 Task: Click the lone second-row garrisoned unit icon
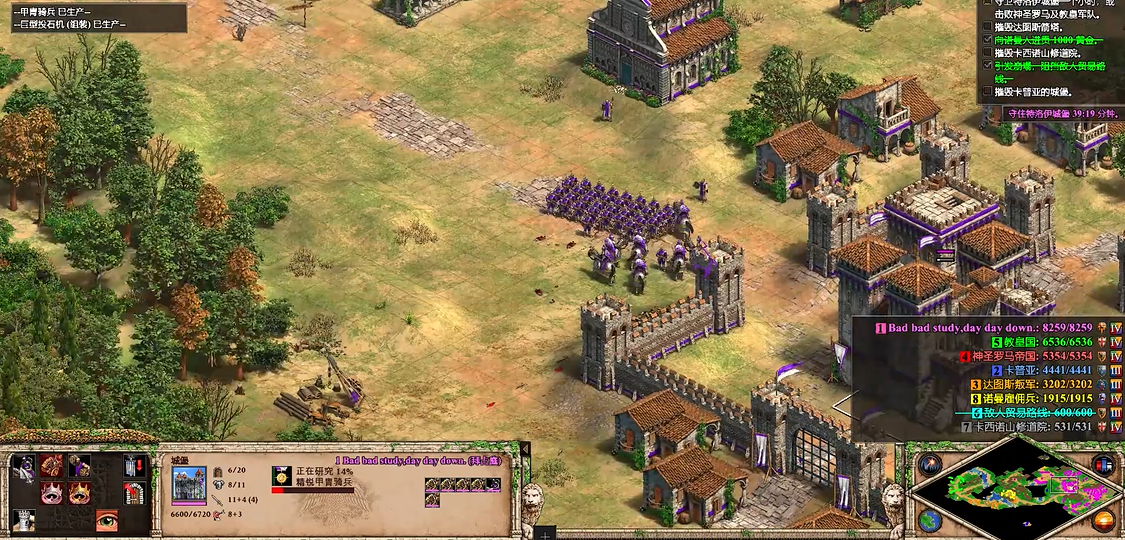pyautogui.click(x=433, y=501)
